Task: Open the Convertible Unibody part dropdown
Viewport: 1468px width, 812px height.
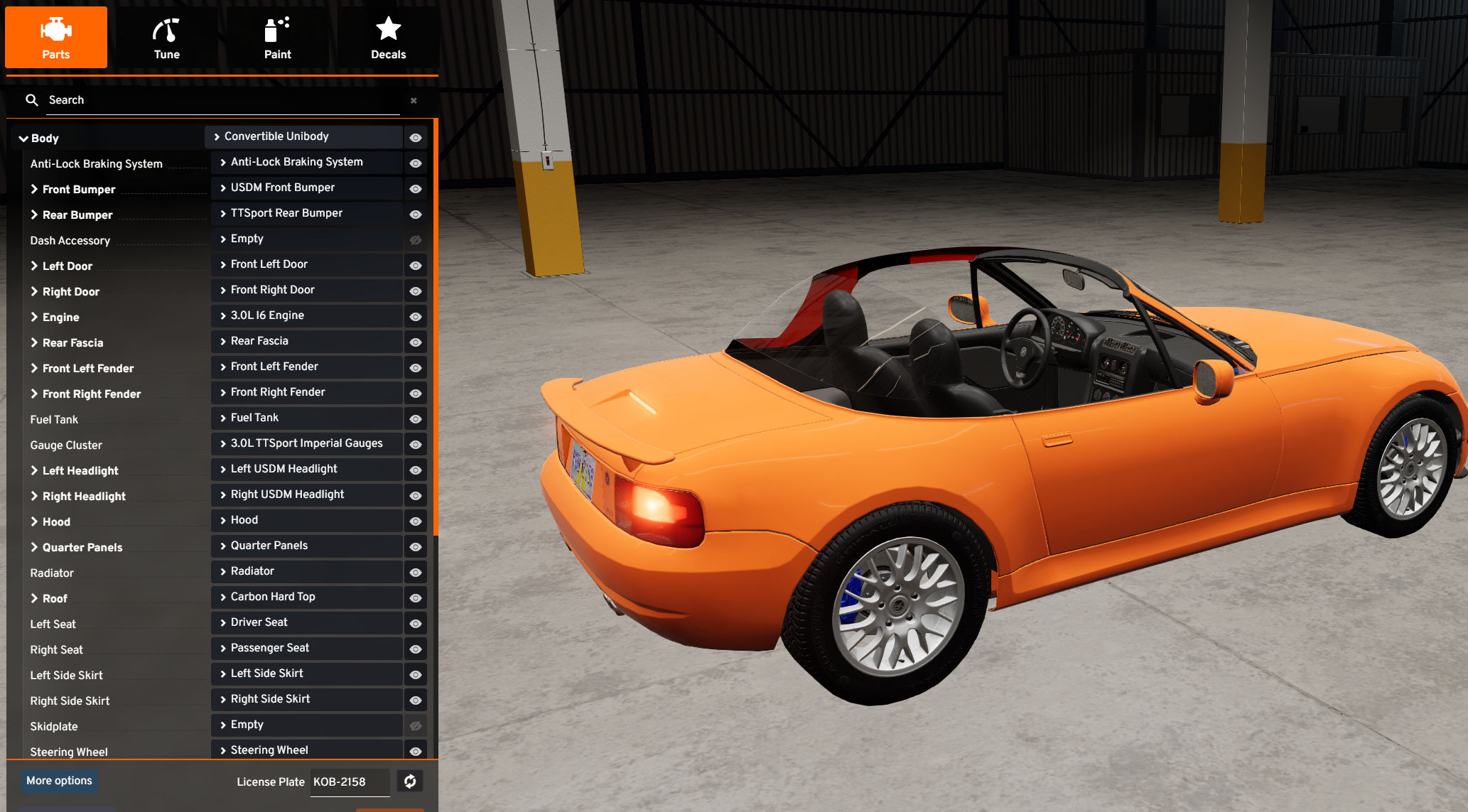Action: tap(306, 136)
